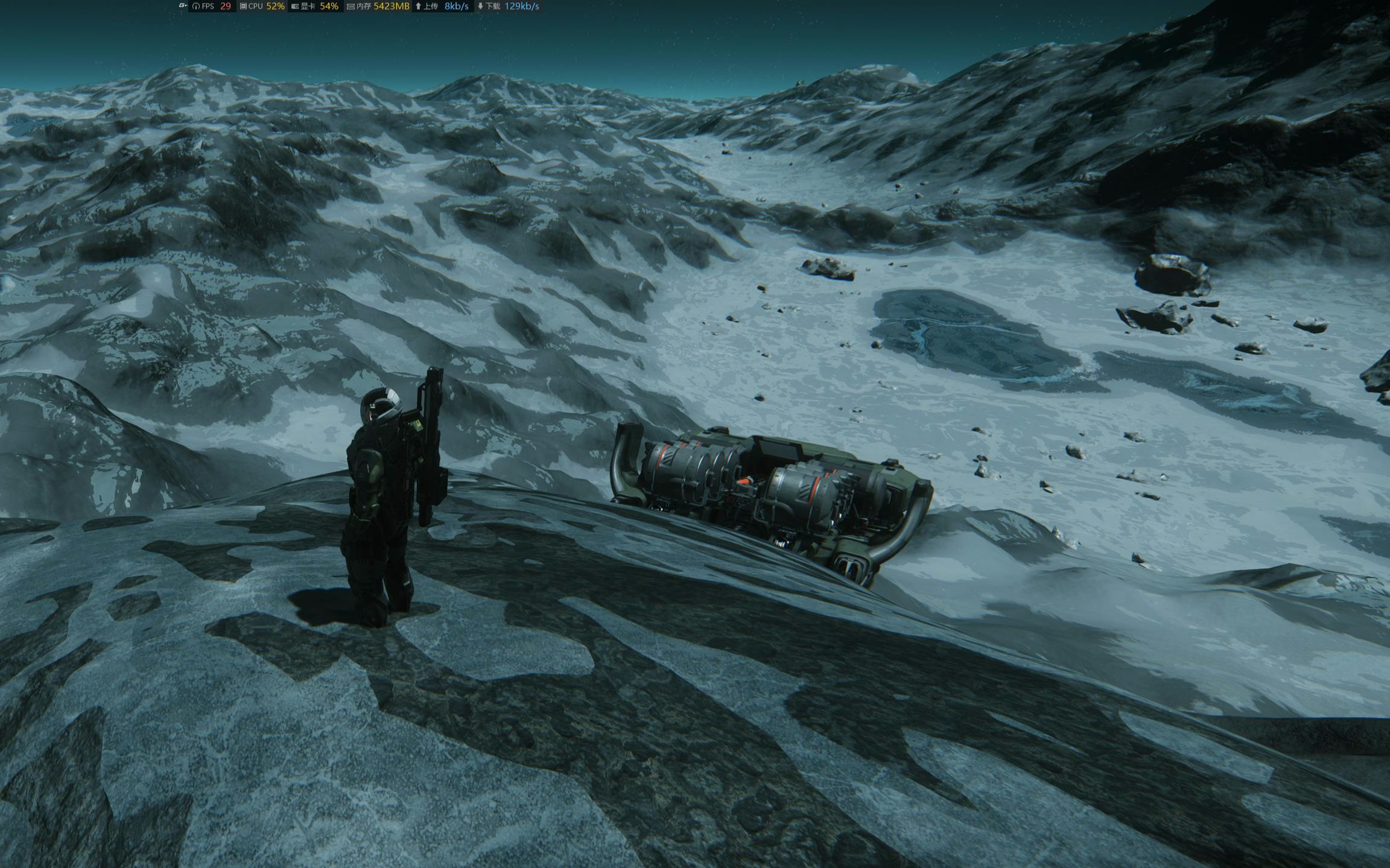Click the G+ overlay logo icon

[x=183, y=6]
